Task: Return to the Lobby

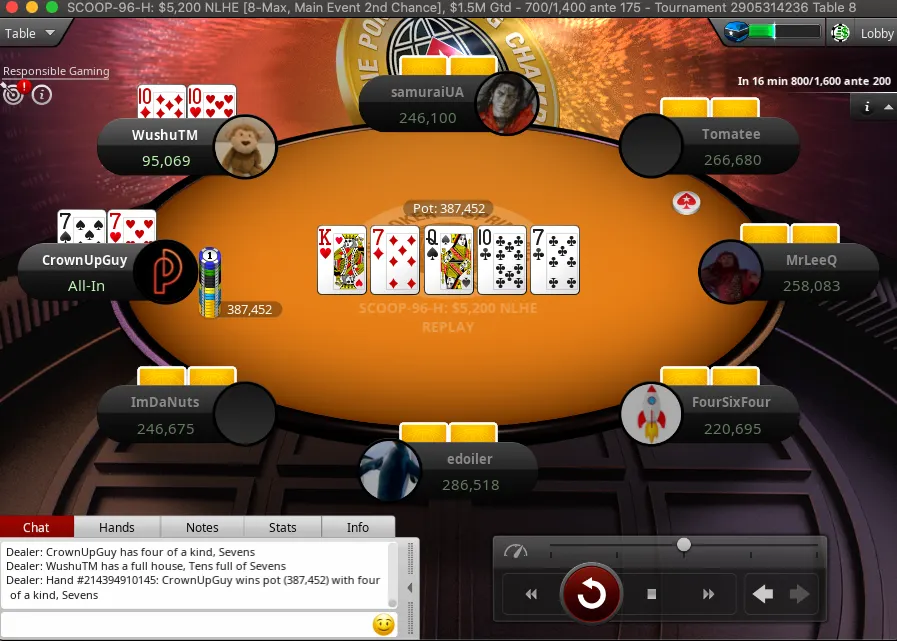Action: [x=877, y=33]
